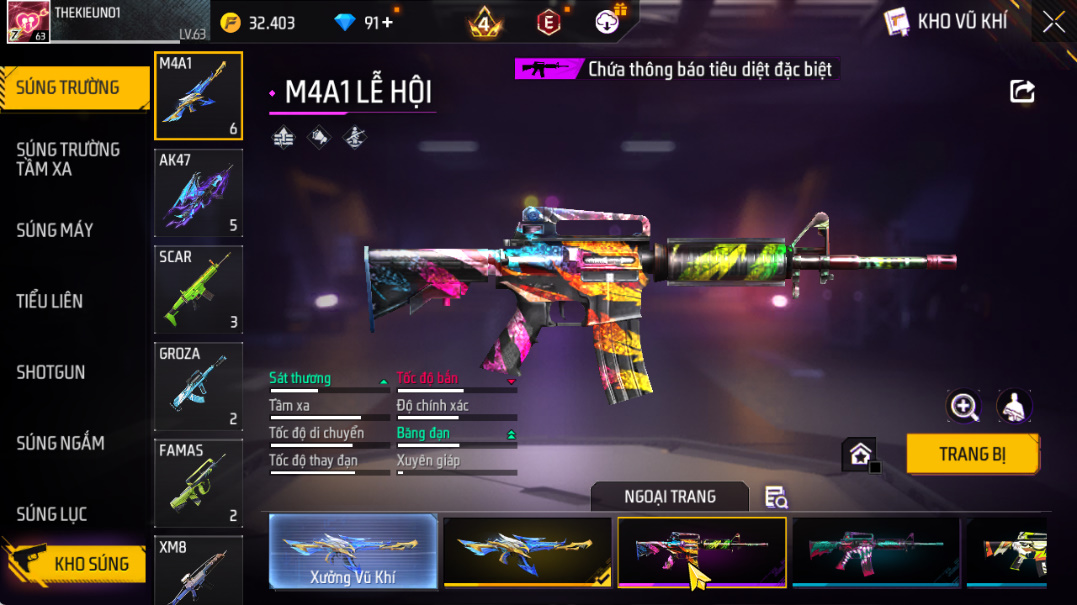Open the THEKIEUNO1 player profile avatar
Viewport: 1077px width, 605px height.
coord(28,22)
